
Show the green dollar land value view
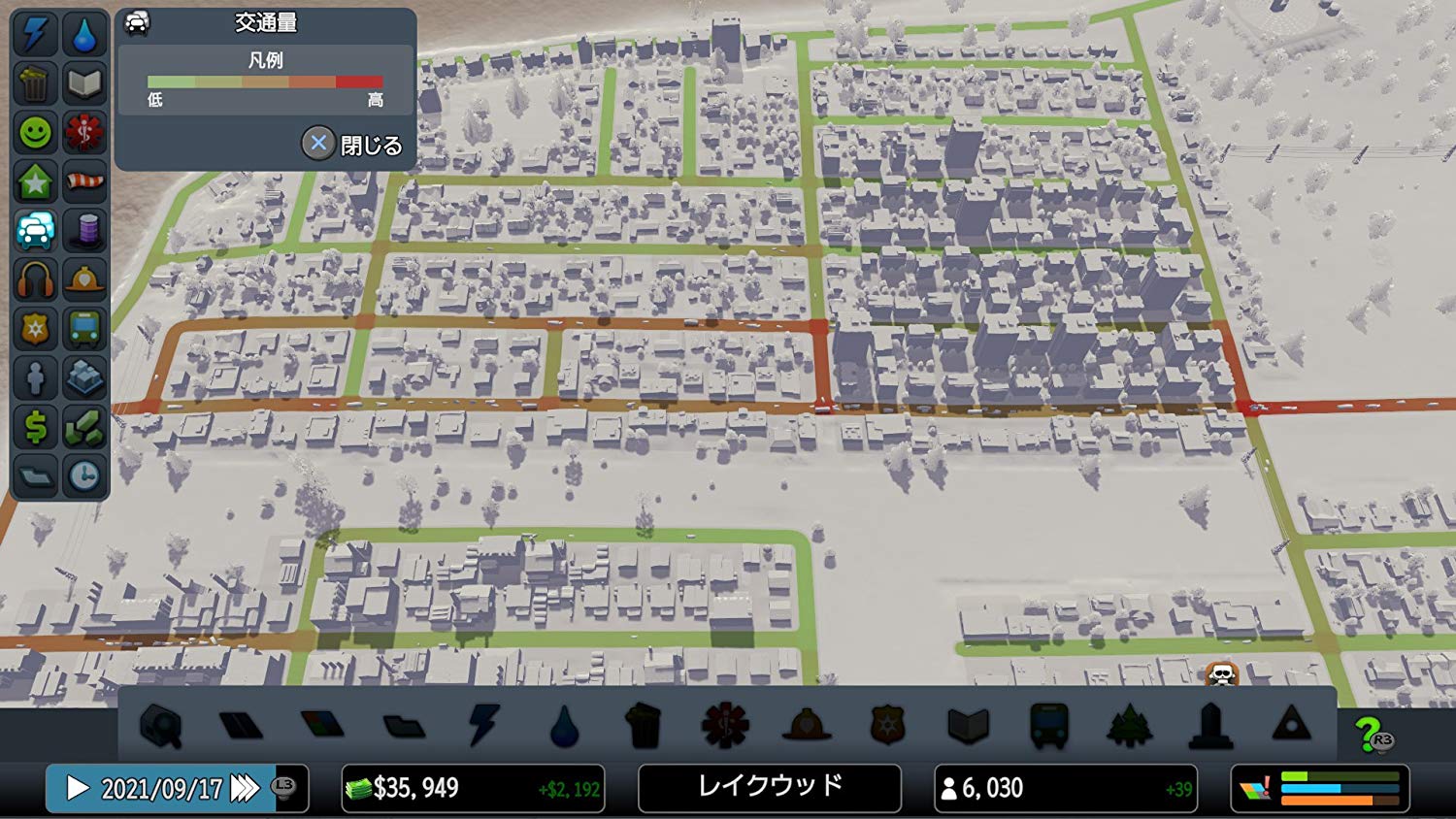[x=35, y=427]
